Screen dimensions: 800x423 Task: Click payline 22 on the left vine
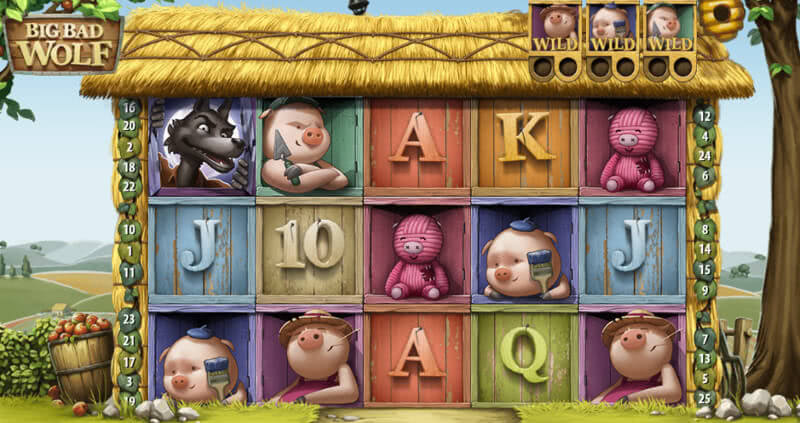(x=129, y=185)
